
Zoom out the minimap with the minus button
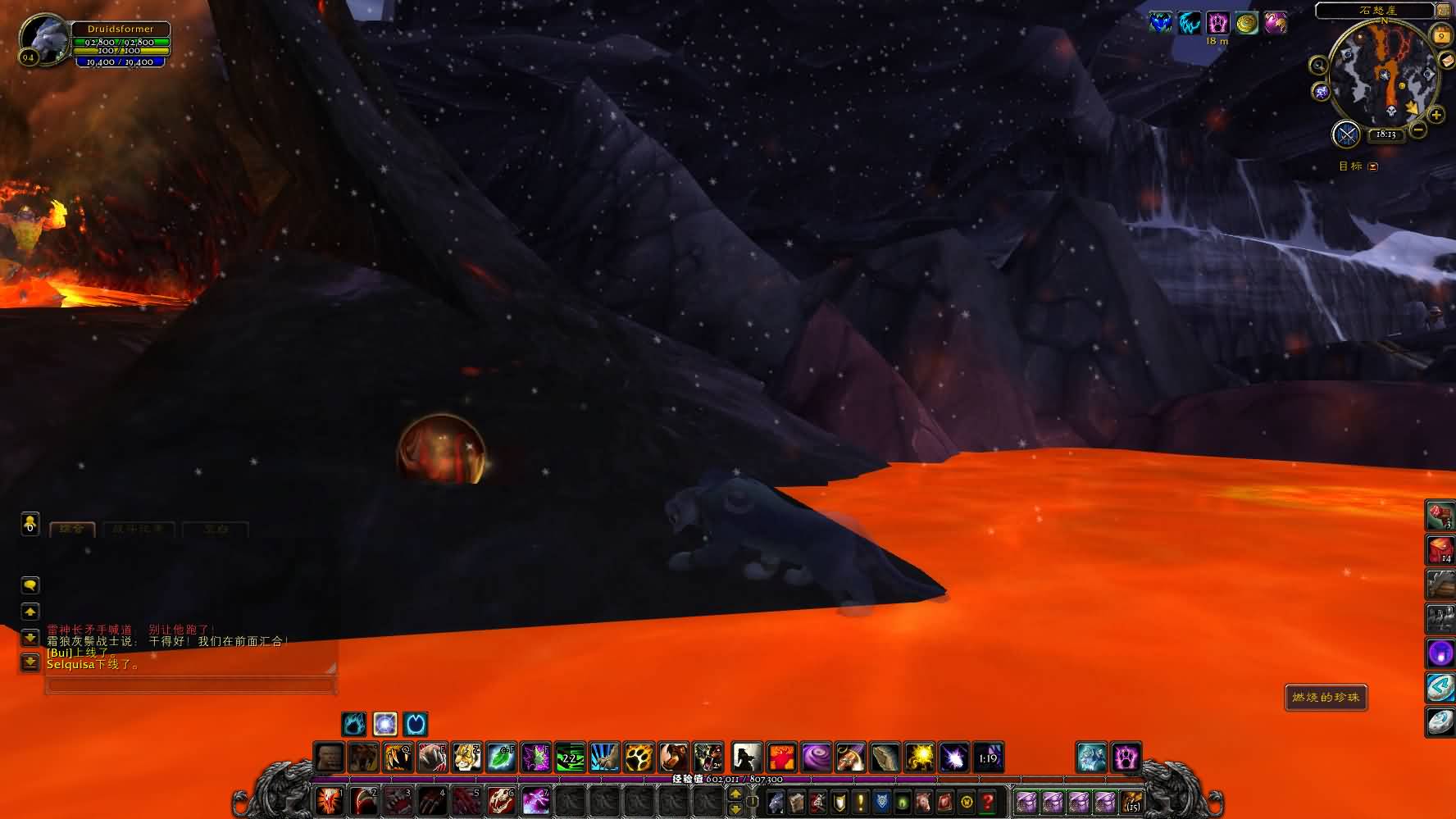[1418, 130]
